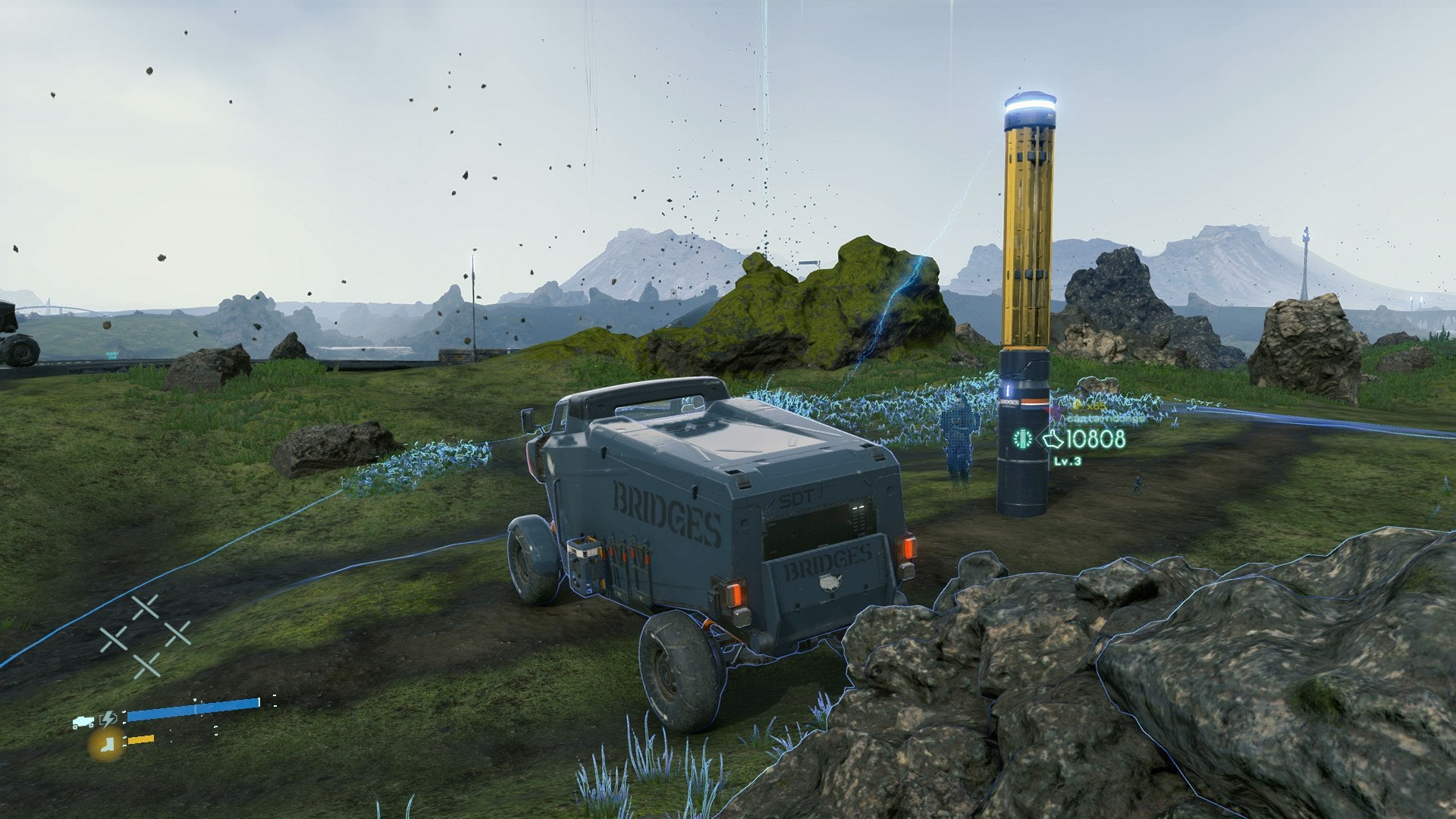This screenshot has height=819, width=1456.
Task: Select the boot durability icon
Action: pyautogui.click(x=106, y=745)
